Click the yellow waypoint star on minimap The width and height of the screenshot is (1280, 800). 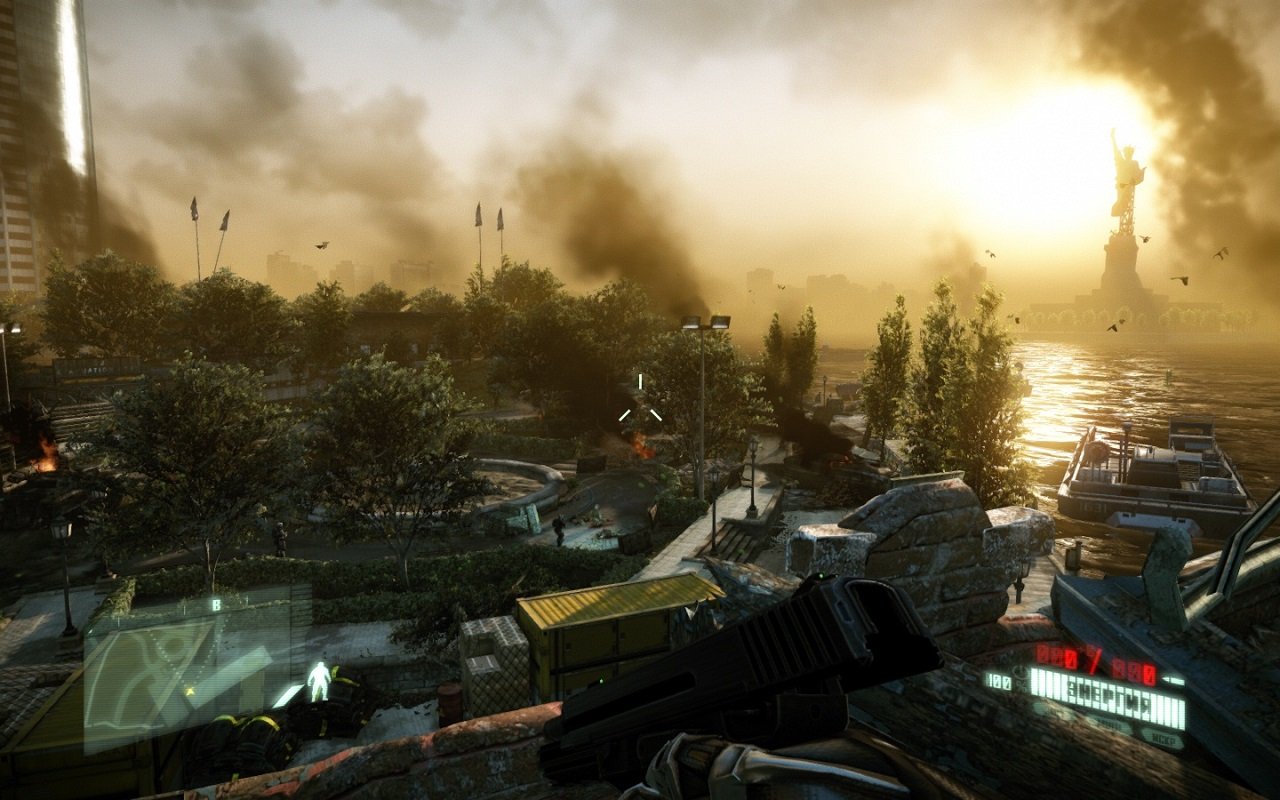190,690
